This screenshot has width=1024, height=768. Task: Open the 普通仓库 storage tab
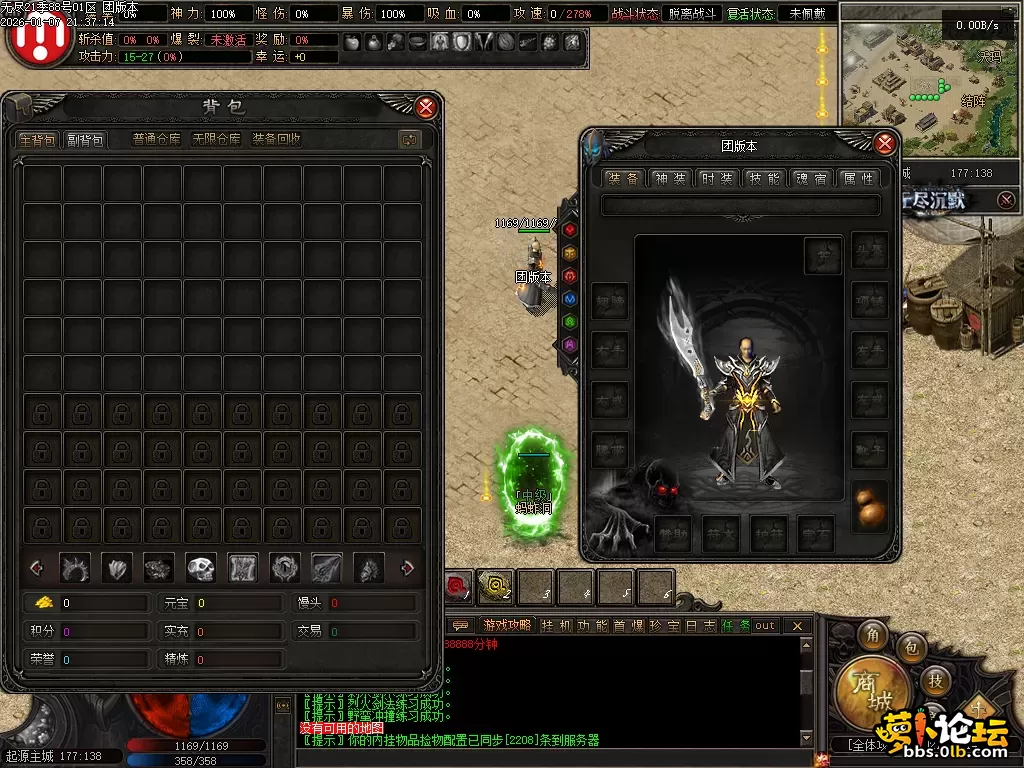pyautogui.click(x=157, y=140)
